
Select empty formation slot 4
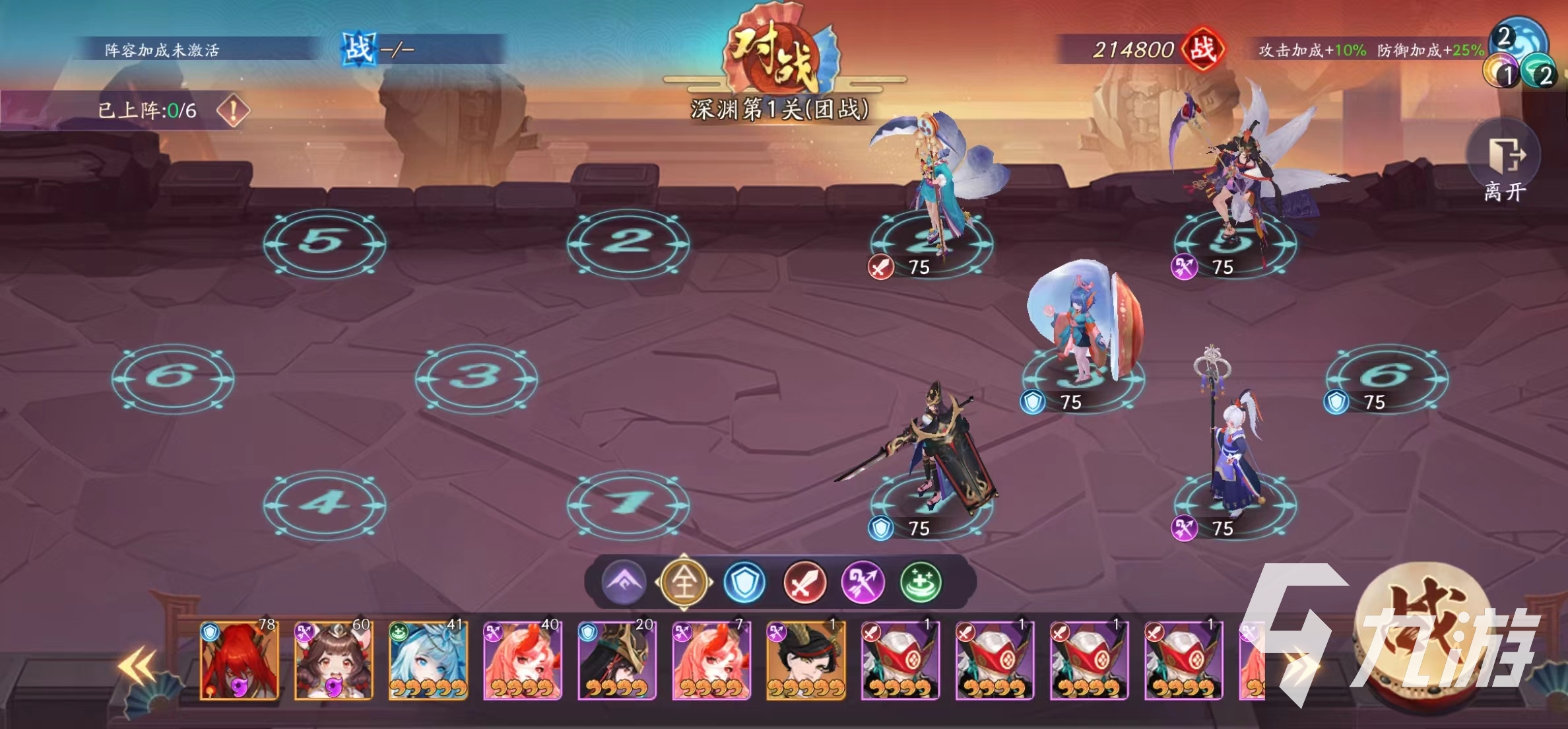(324, 504)
